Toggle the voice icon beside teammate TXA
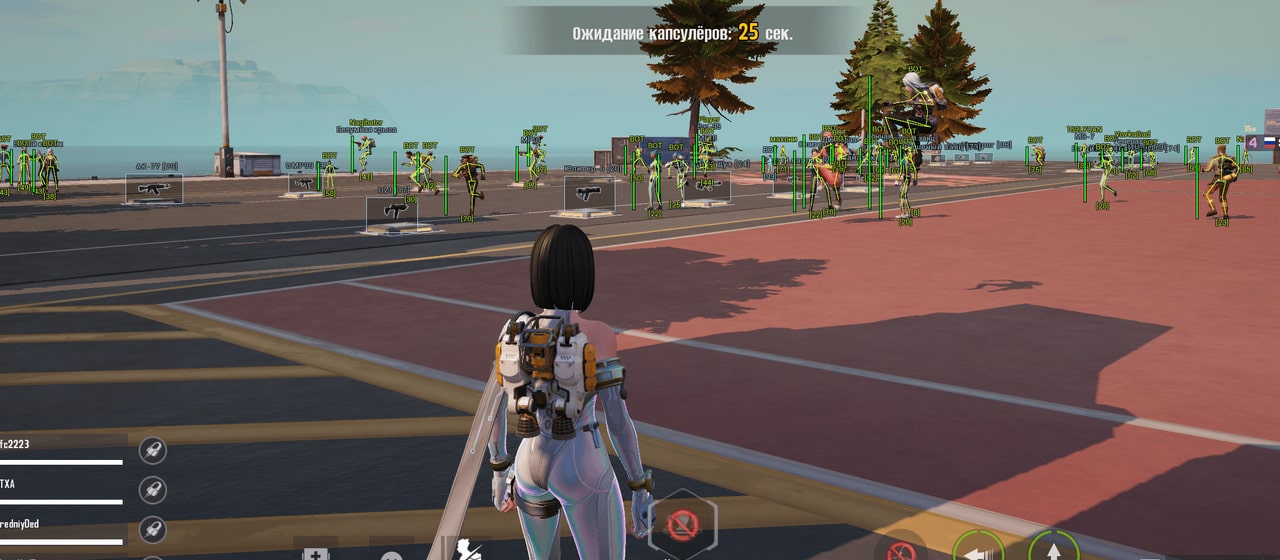This screenshot has height=560, width=1280. coord(152,489)
